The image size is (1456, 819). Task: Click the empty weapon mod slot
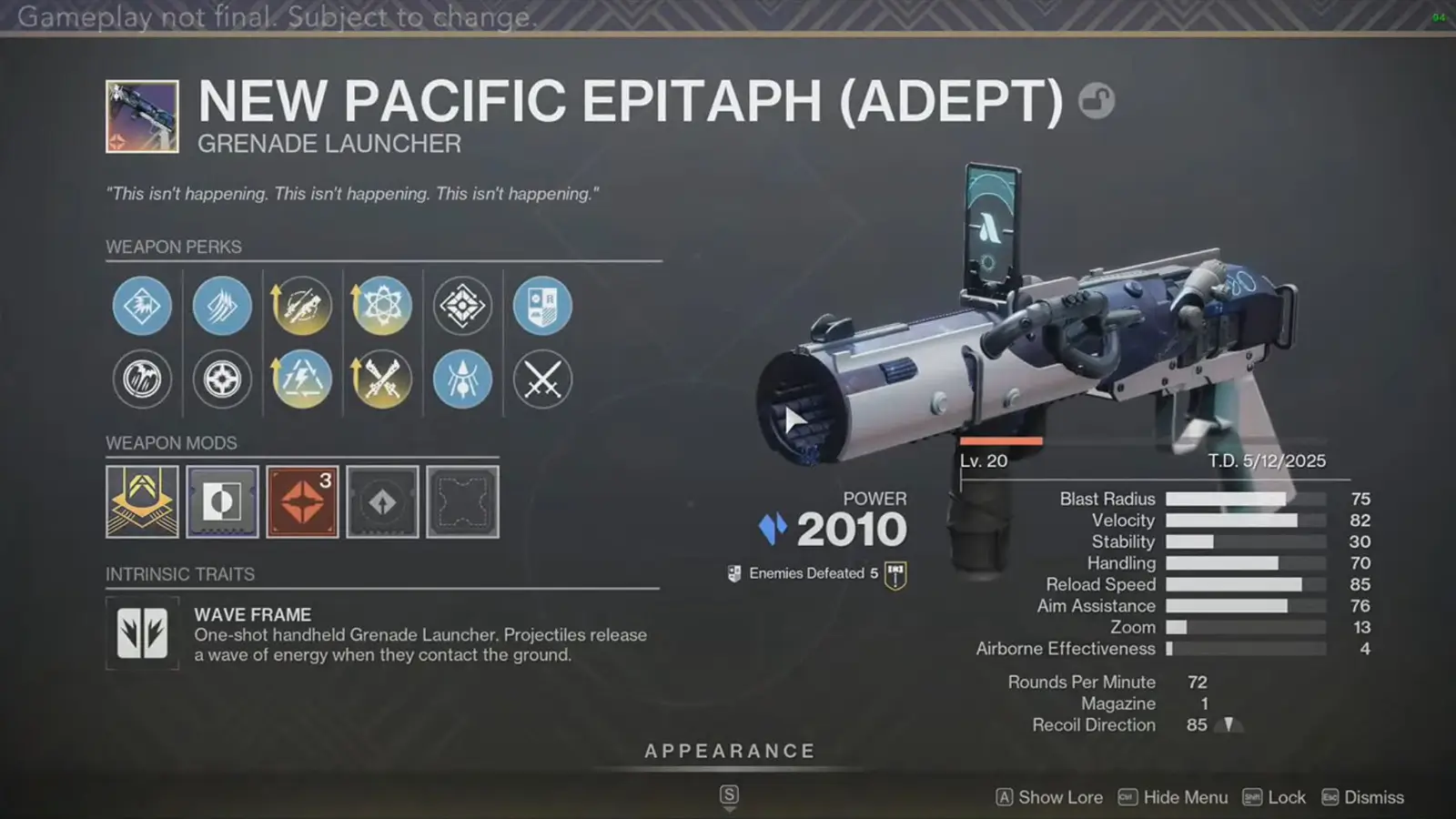pos(462,501)
